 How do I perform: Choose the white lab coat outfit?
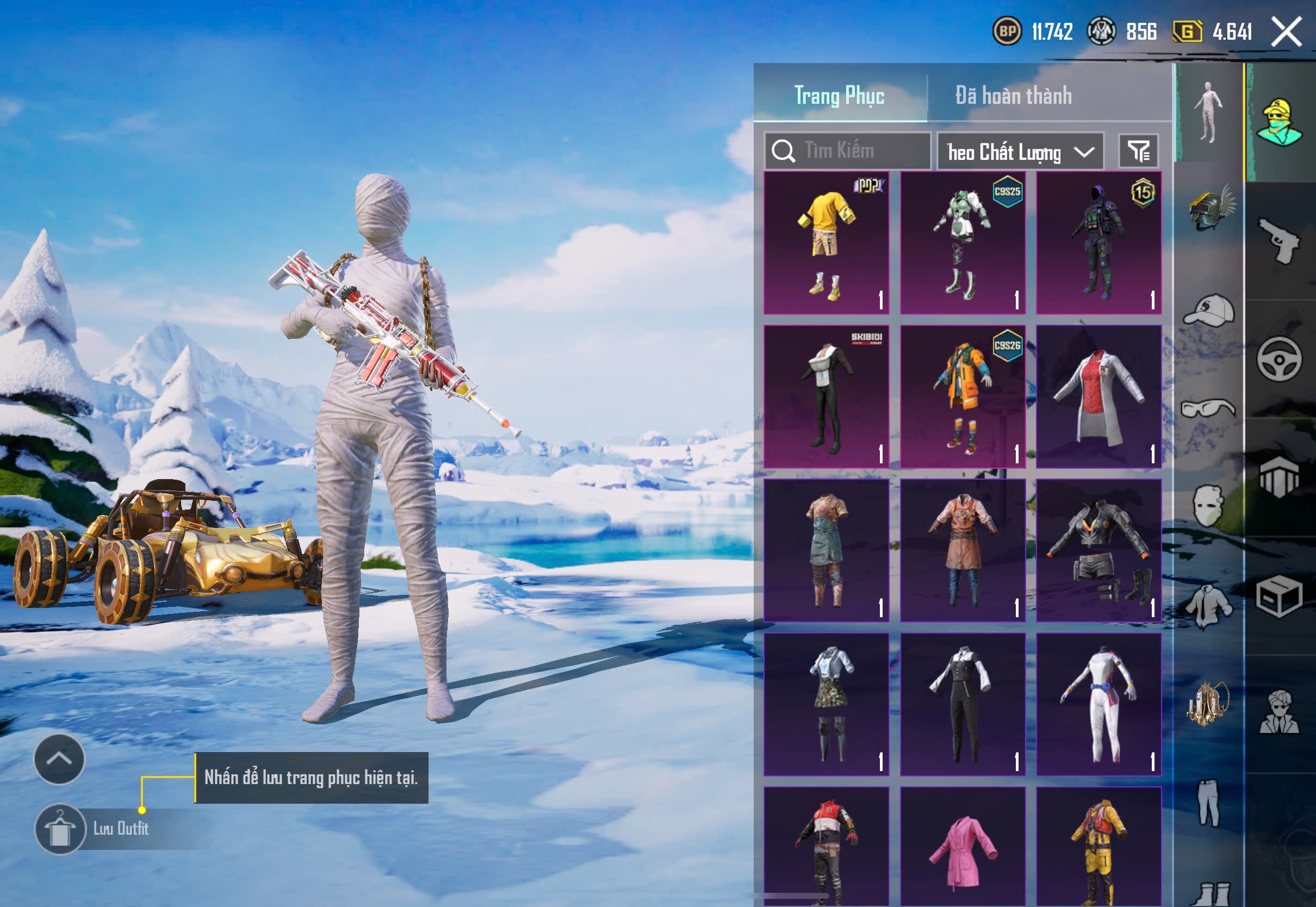pyautogui.click(x=1098, y=396)
